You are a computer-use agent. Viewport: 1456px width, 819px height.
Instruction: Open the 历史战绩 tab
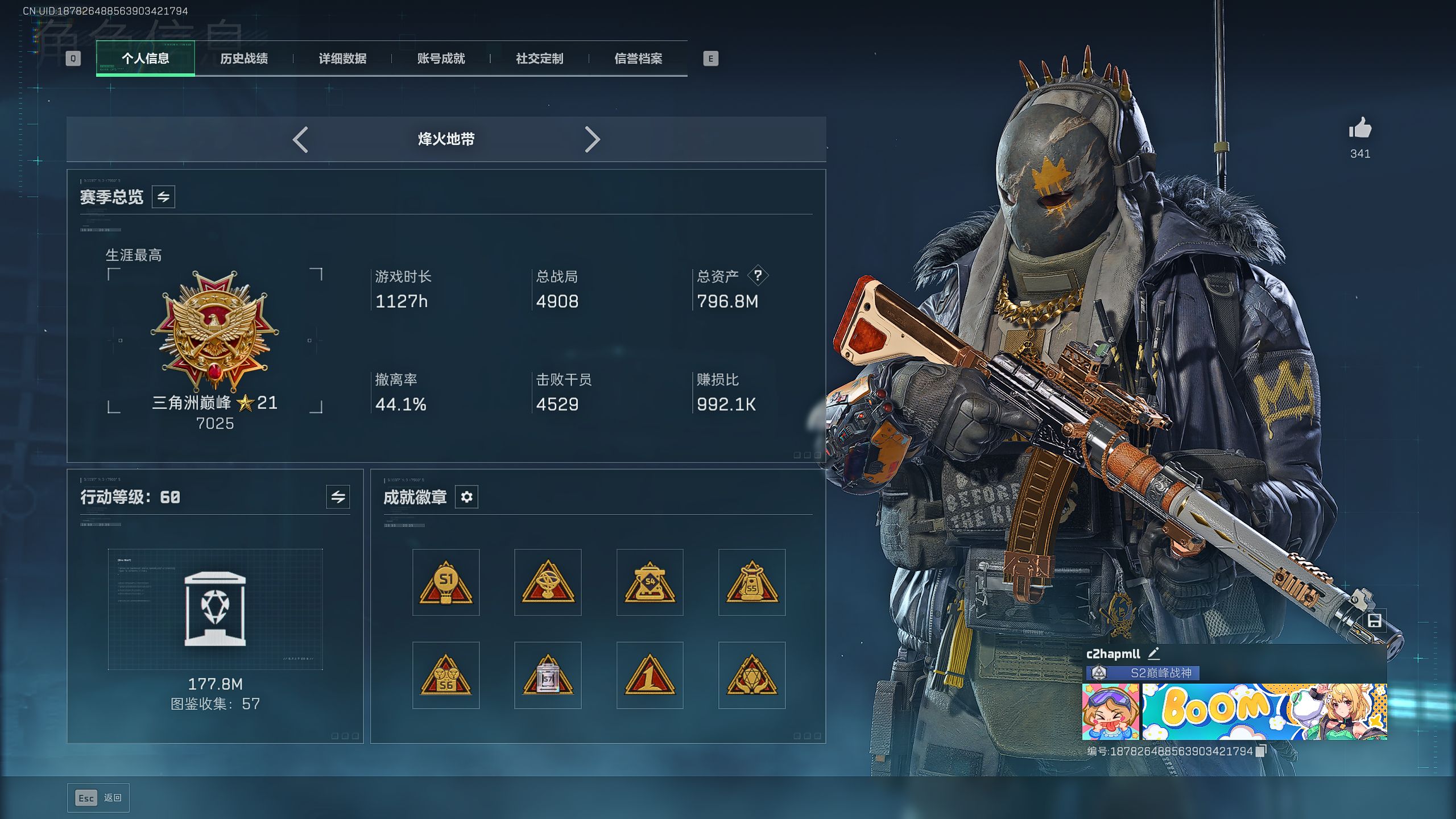pos(243,58)
